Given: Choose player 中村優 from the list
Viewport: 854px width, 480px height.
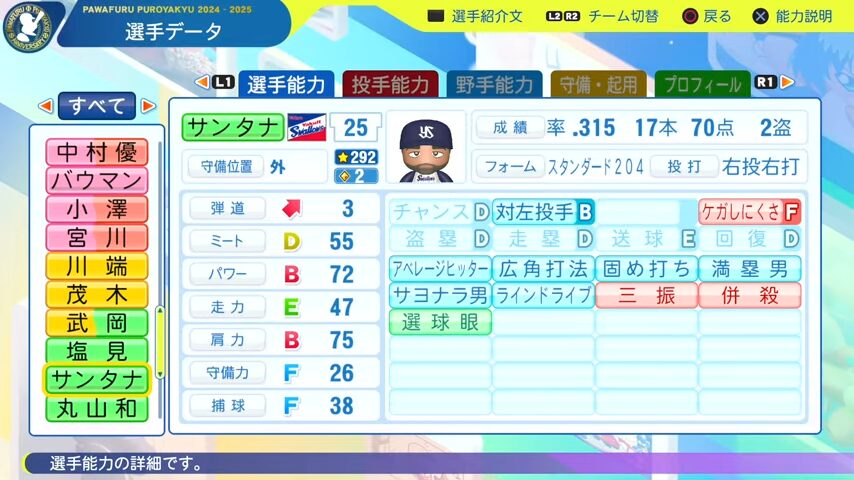Looking at the screenshot, I should click(96, 152).
